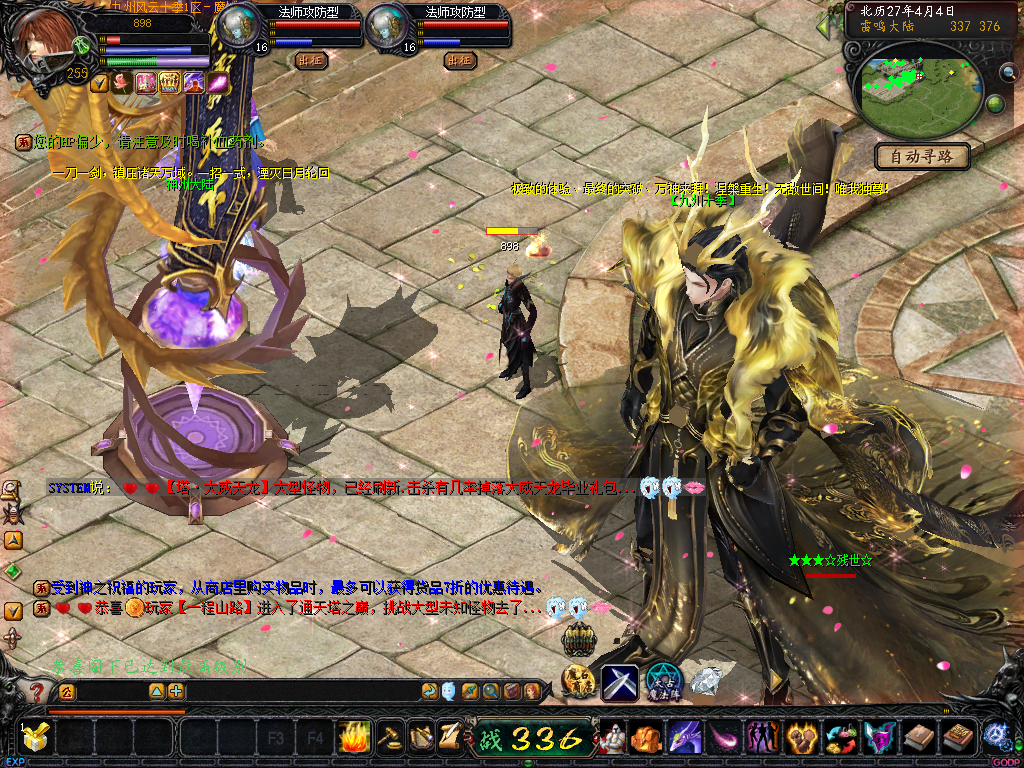1024x768 pixels.
Task: Open the 魔法阵 magic circle icon
Action: click(663, 681)
